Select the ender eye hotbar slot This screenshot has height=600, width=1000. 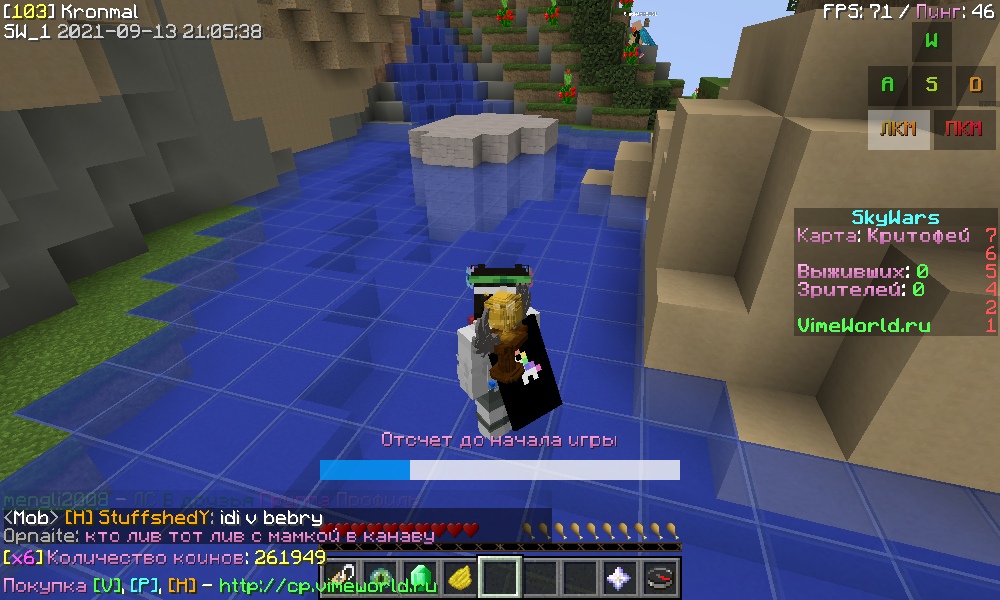pos(381,578)
